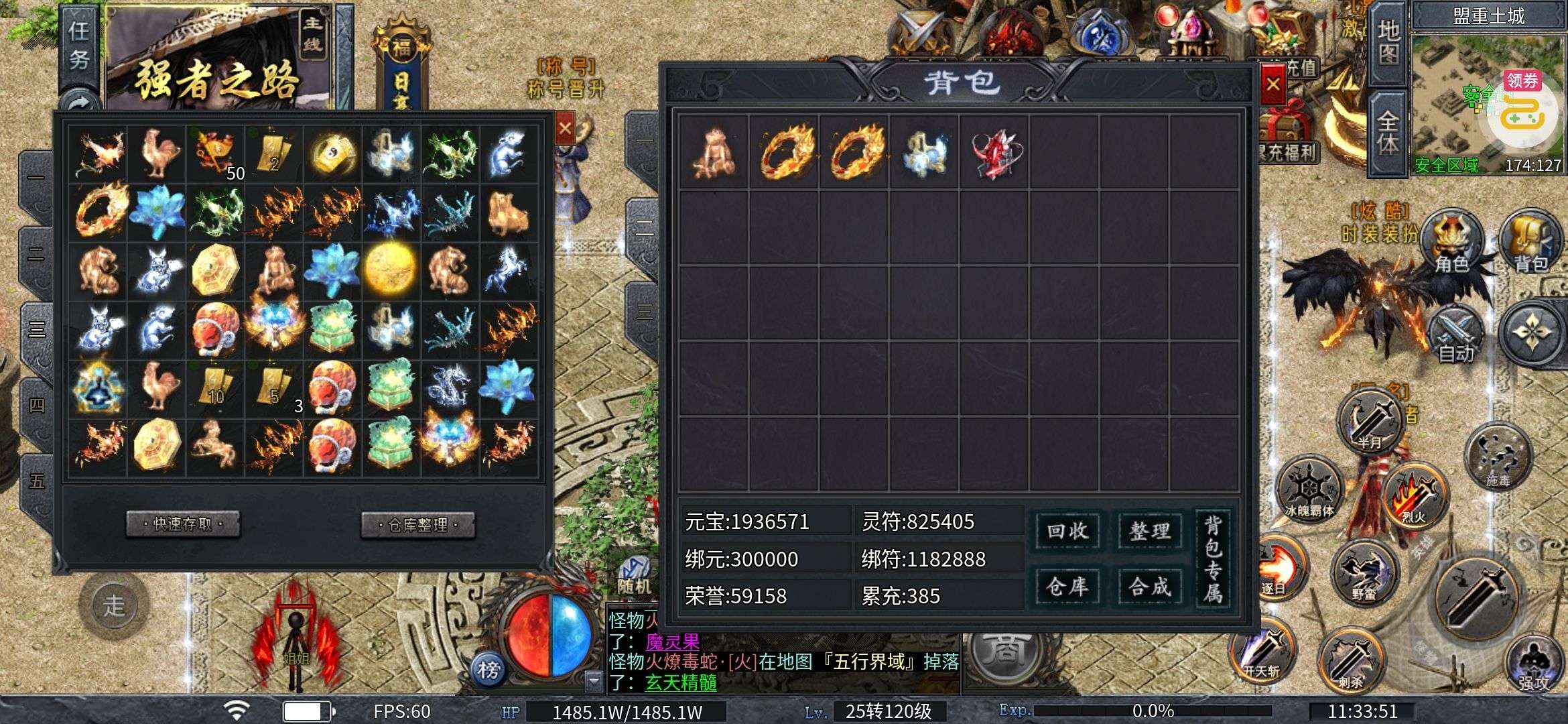Select the golden moon orb in warehouse
1568x724 pixels.
(391, 269)
